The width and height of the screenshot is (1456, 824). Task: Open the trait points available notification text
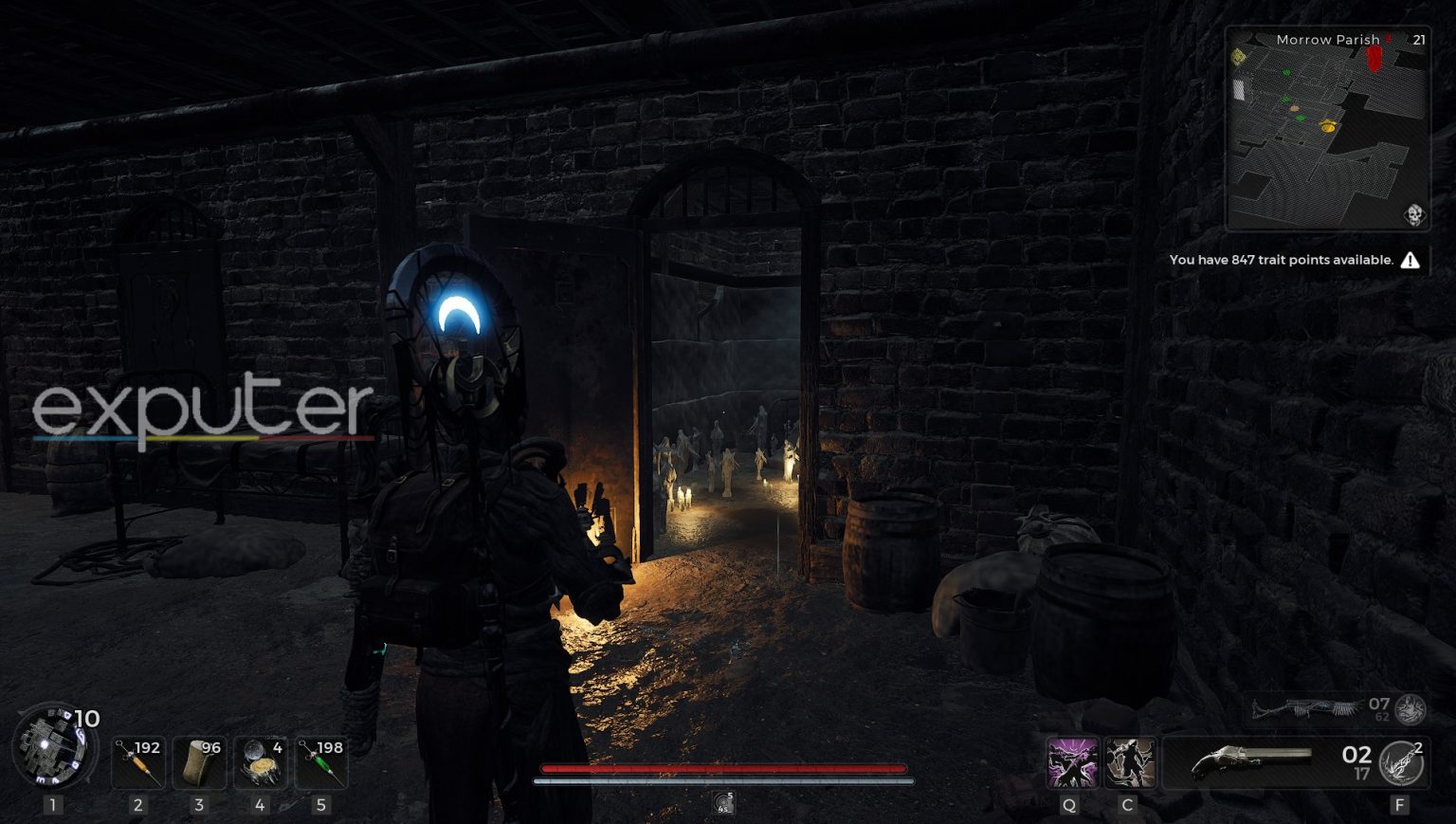1282,259
